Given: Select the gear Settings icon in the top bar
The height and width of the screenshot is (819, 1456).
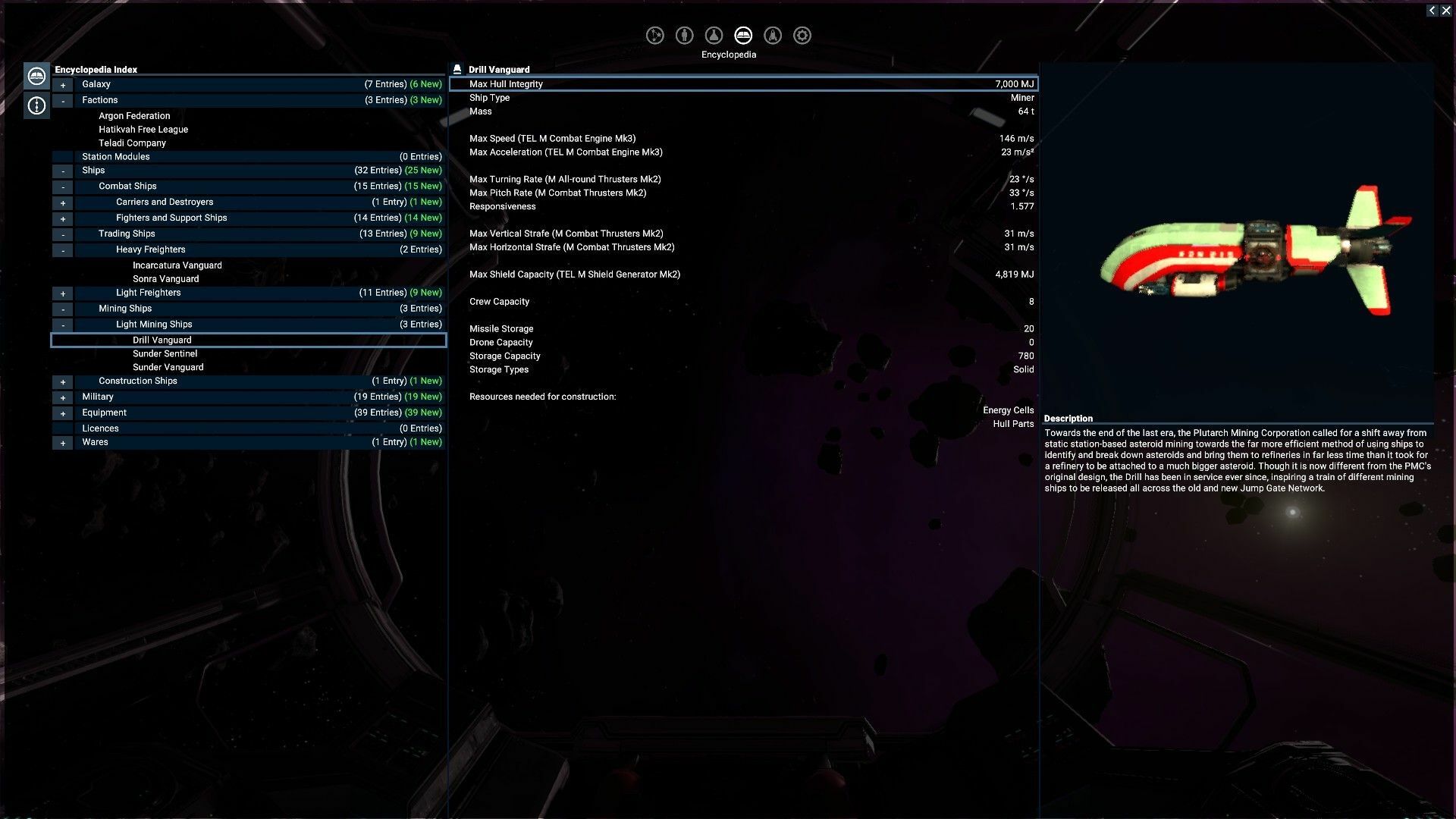Looking at the screenshot, I should 802,35.
